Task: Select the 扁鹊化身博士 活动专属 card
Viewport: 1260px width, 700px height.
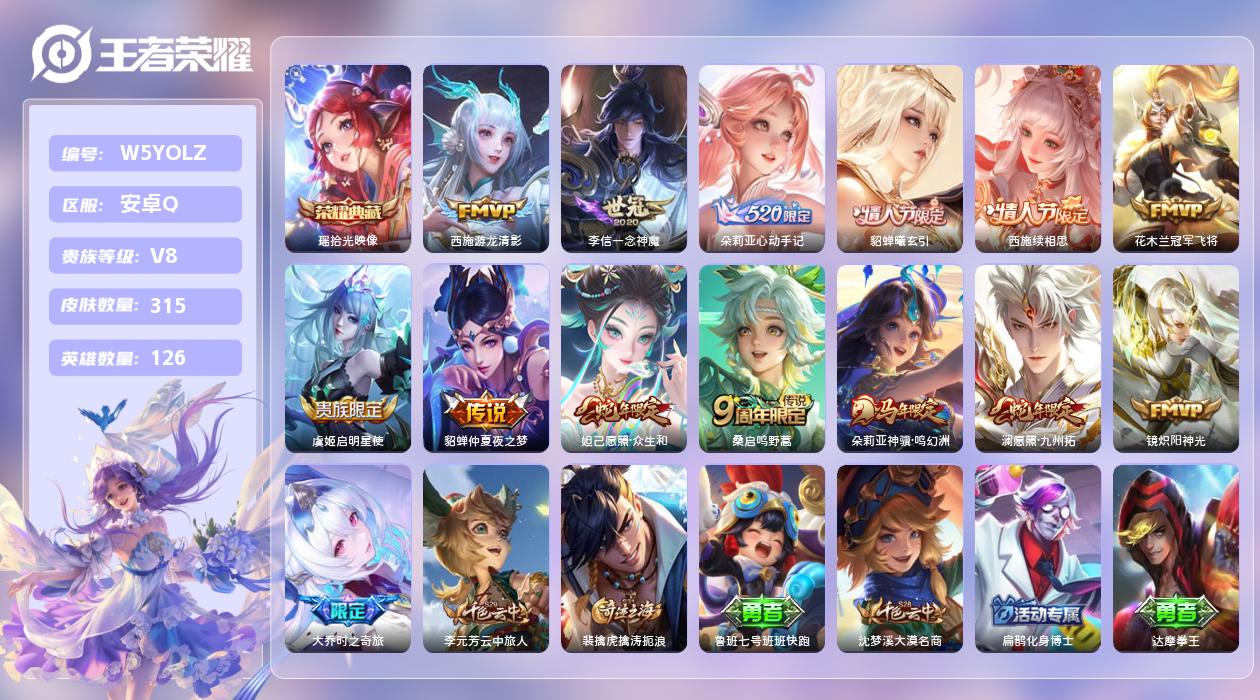Action: point(1038,558)
